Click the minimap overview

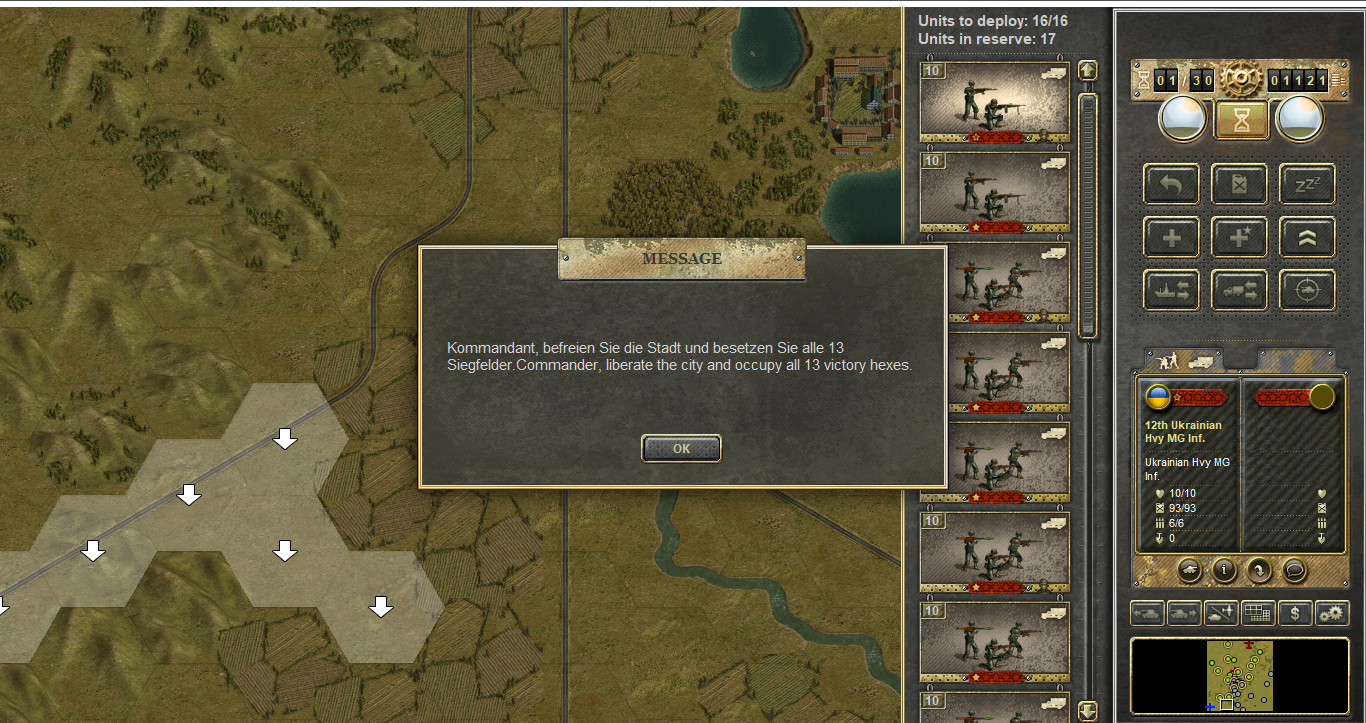point(1239,675)
